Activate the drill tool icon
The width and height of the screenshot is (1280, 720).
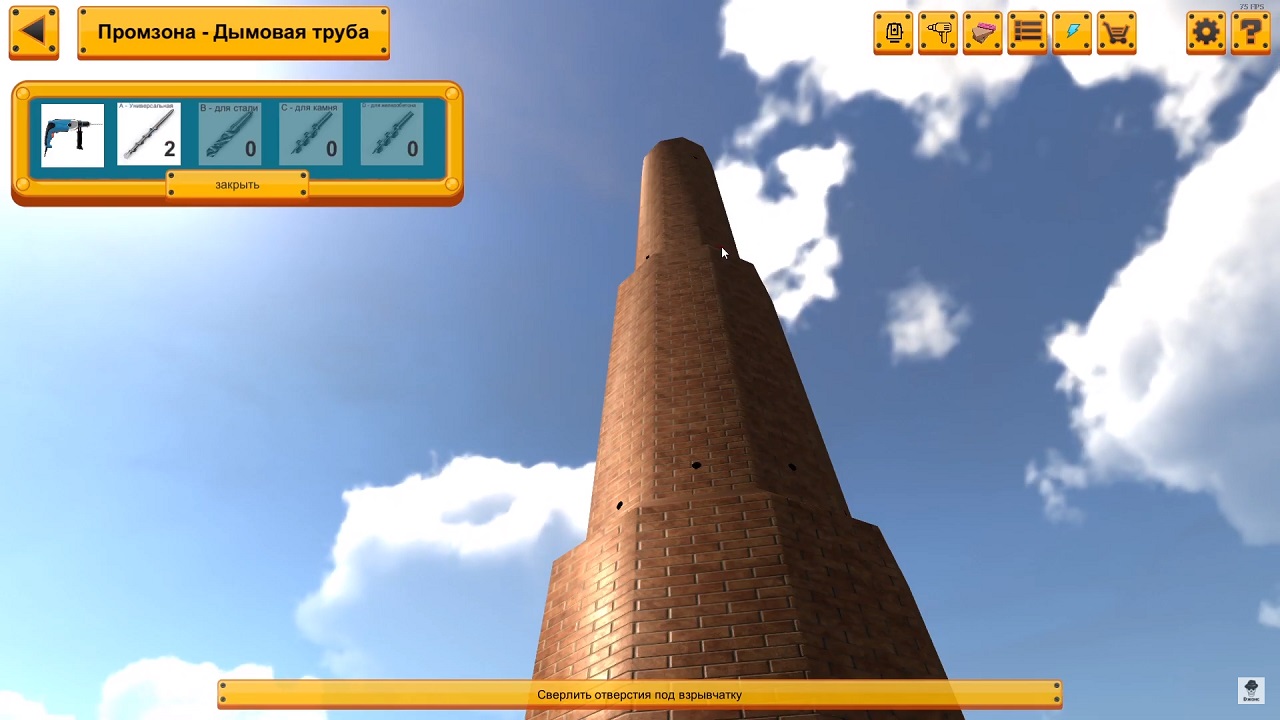click(938, 33)
